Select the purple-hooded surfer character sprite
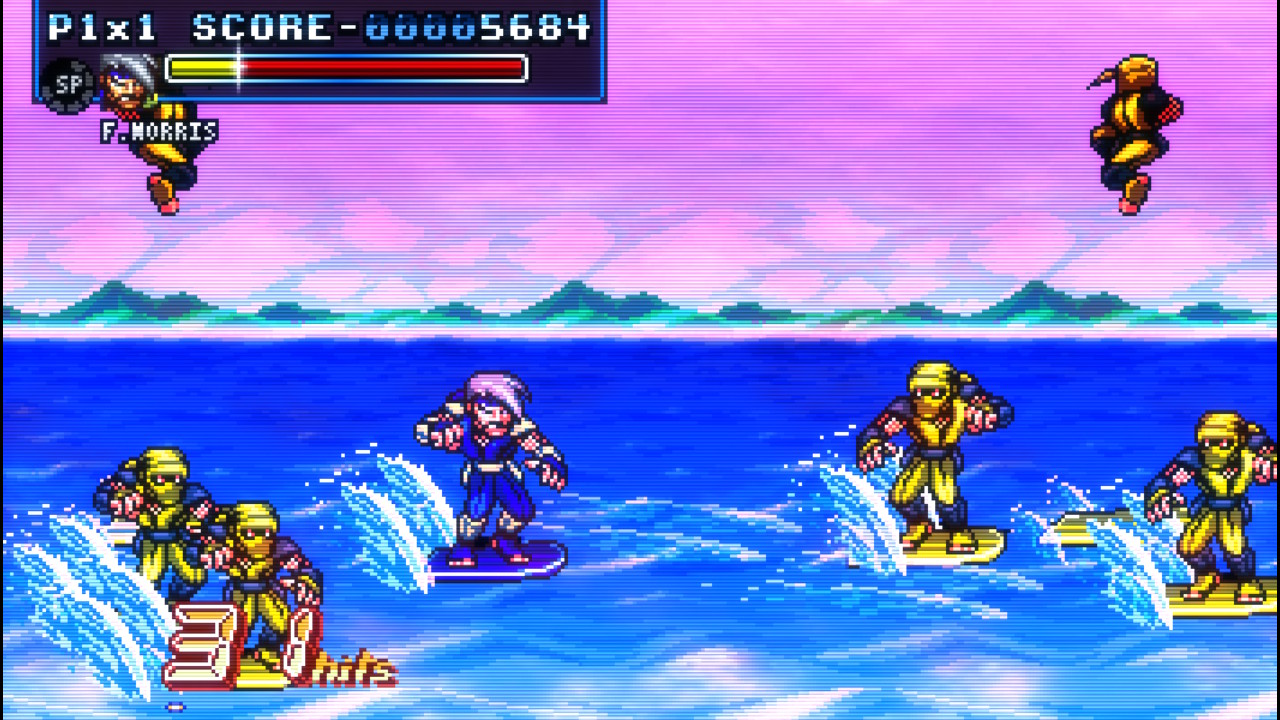1280x720 pixels. pyautogui.click(x=490, y=470)
